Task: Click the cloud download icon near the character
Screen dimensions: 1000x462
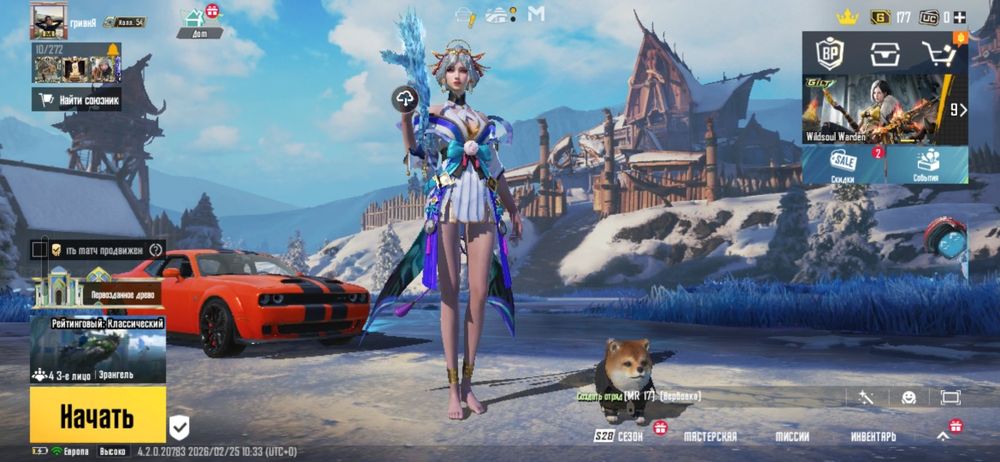Action: (x=405, y=98)
